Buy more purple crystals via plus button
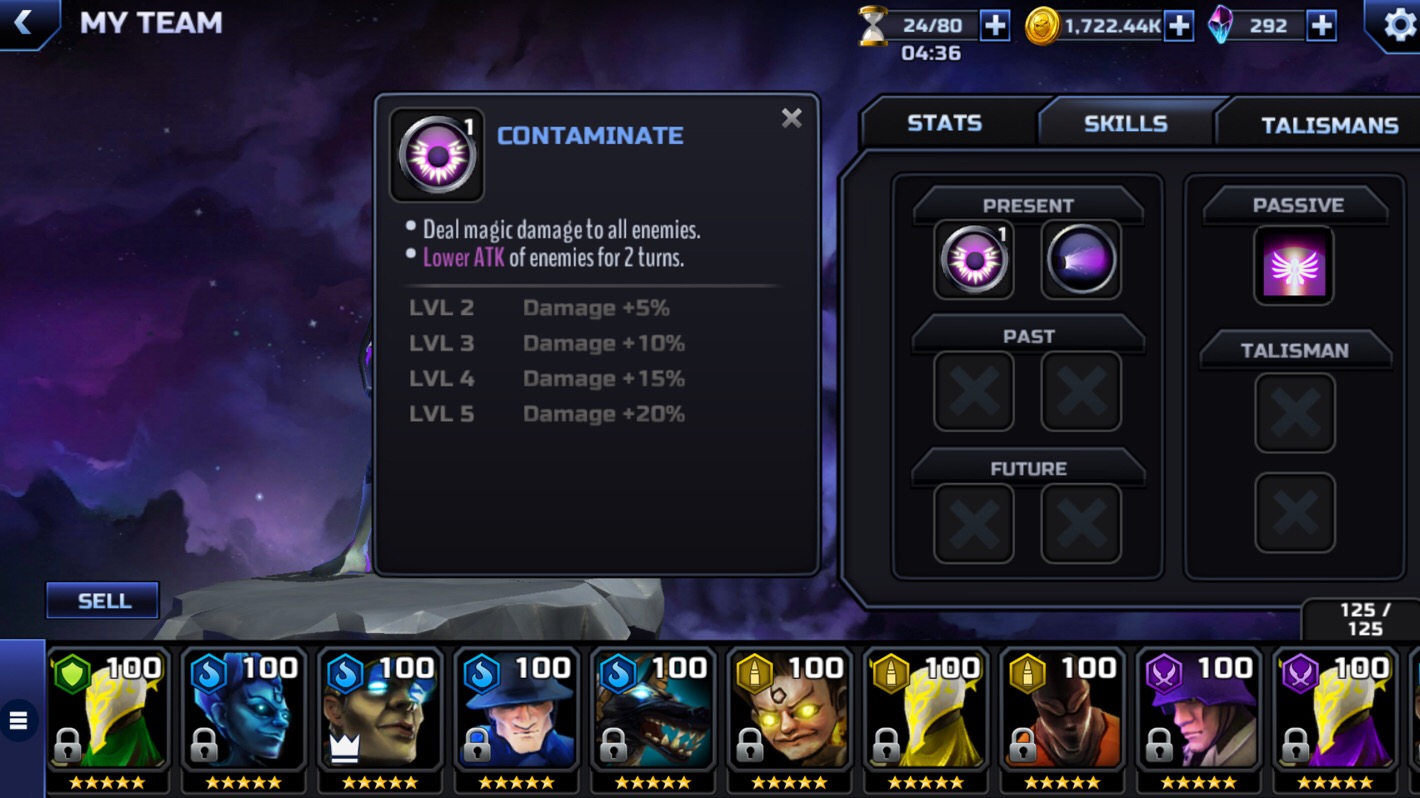The width and height of the screenshot is (1420, 798). (1321, 26)
